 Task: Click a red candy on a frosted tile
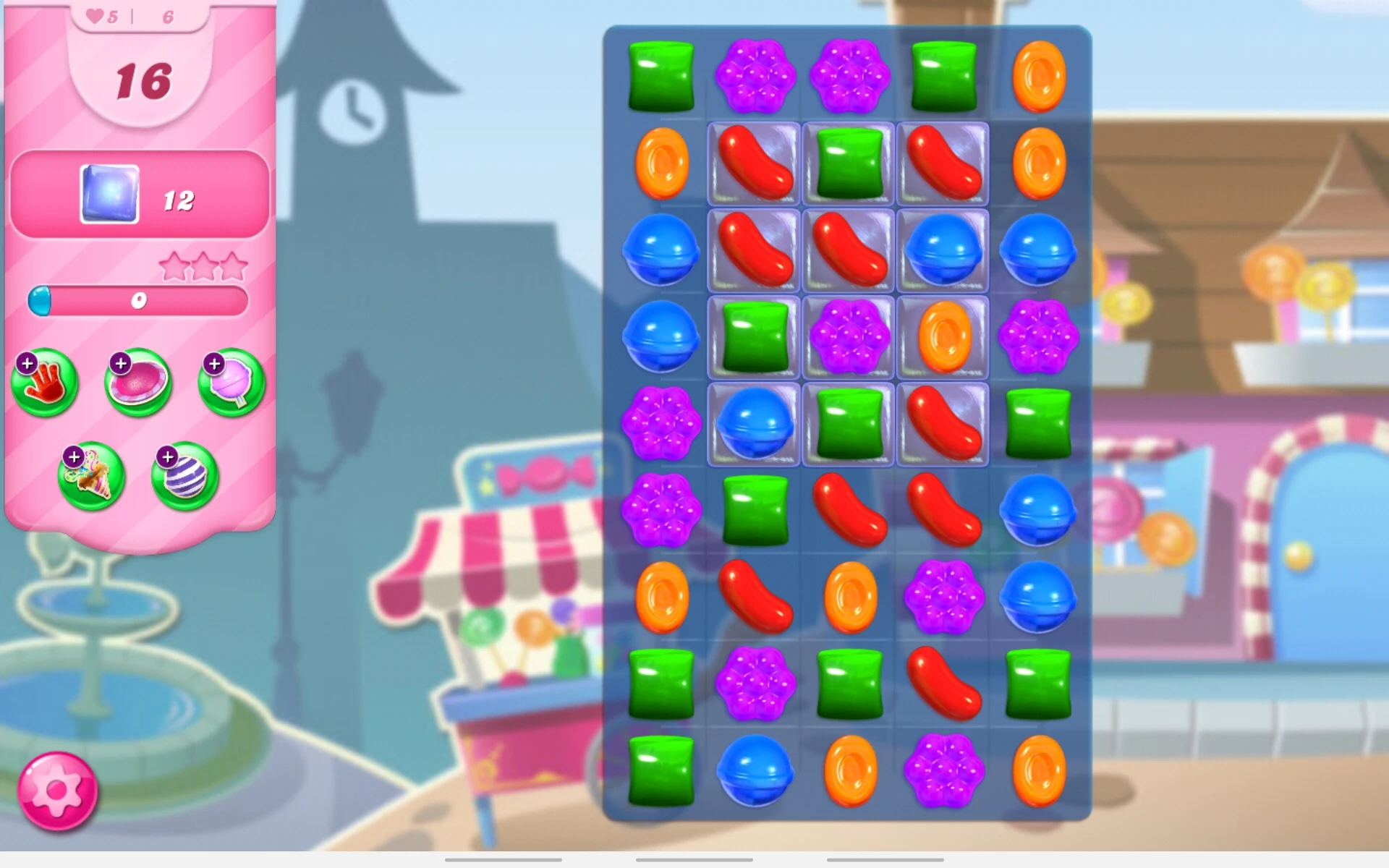coord(754,165)
